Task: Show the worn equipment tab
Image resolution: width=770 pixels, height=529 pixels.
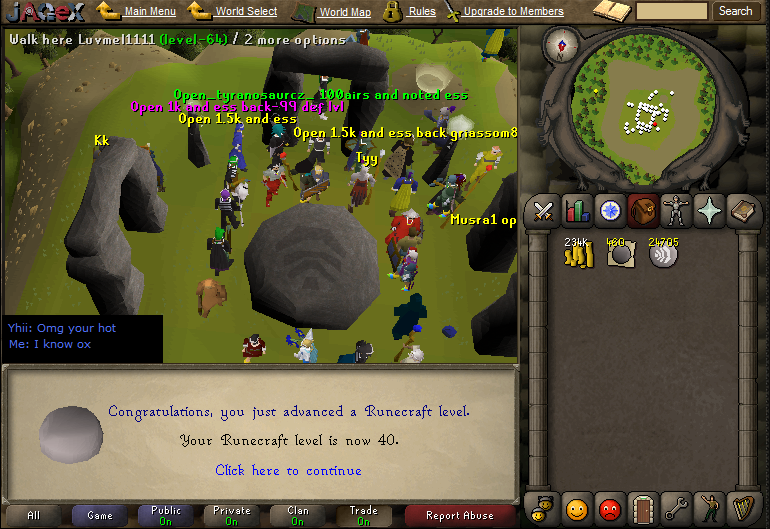Action: [676, 211]
